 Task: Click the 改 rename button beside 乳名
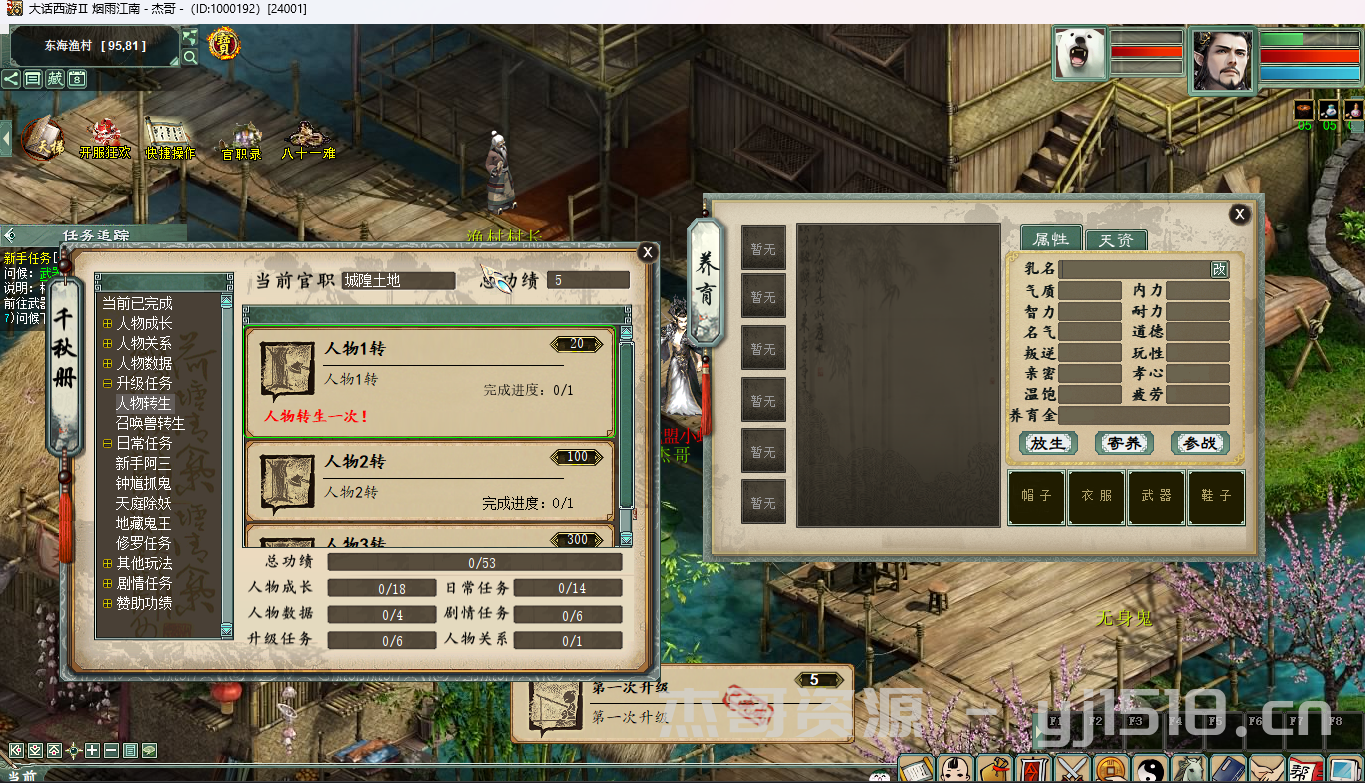tap(1219, 269)
